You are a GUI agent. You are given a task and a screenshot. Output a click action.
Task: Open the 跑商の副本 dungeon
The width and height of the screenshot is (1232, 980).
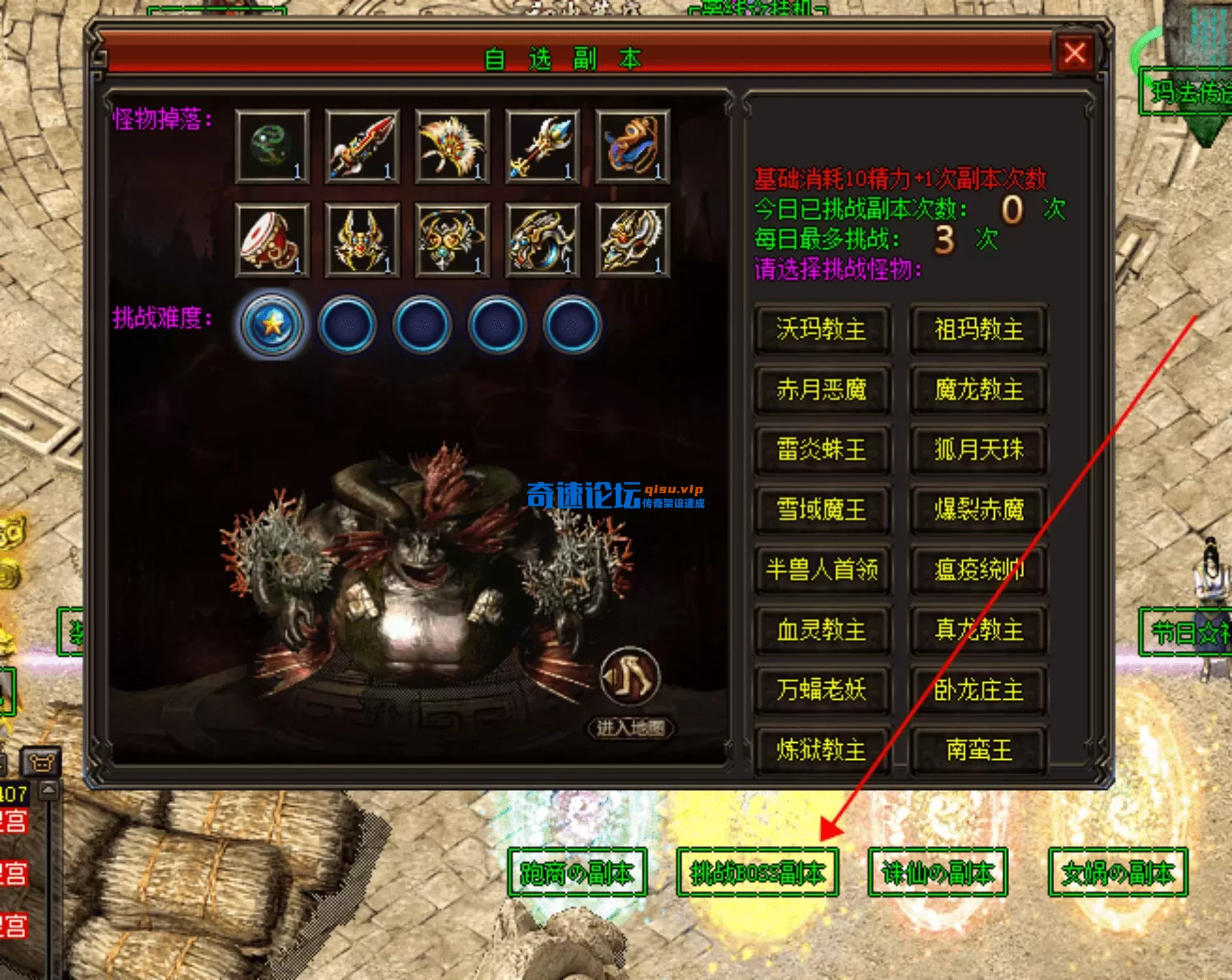pos(576,873)
